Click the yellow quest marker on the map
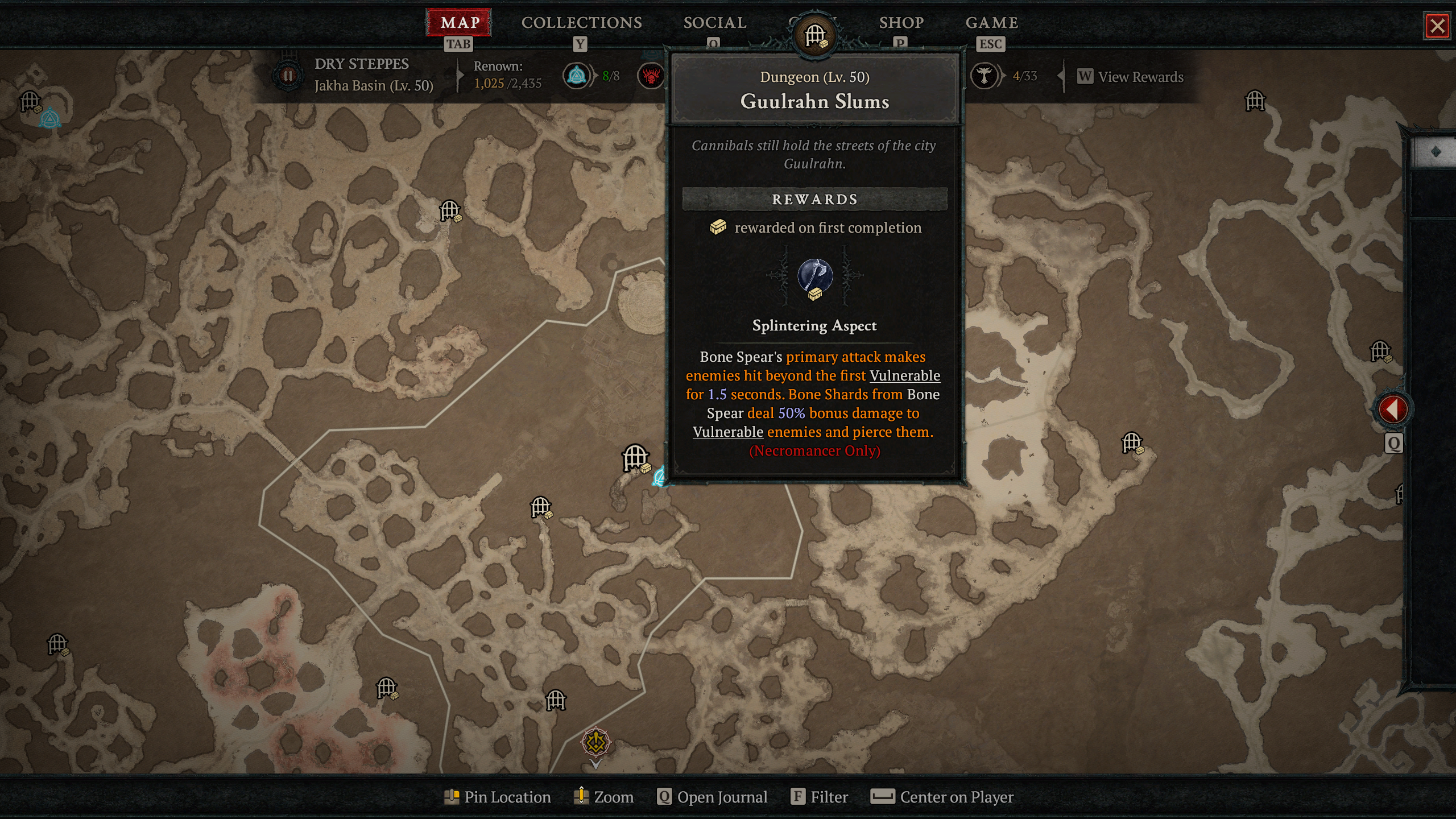This screenshot has width=1456, height=819. 595,742
